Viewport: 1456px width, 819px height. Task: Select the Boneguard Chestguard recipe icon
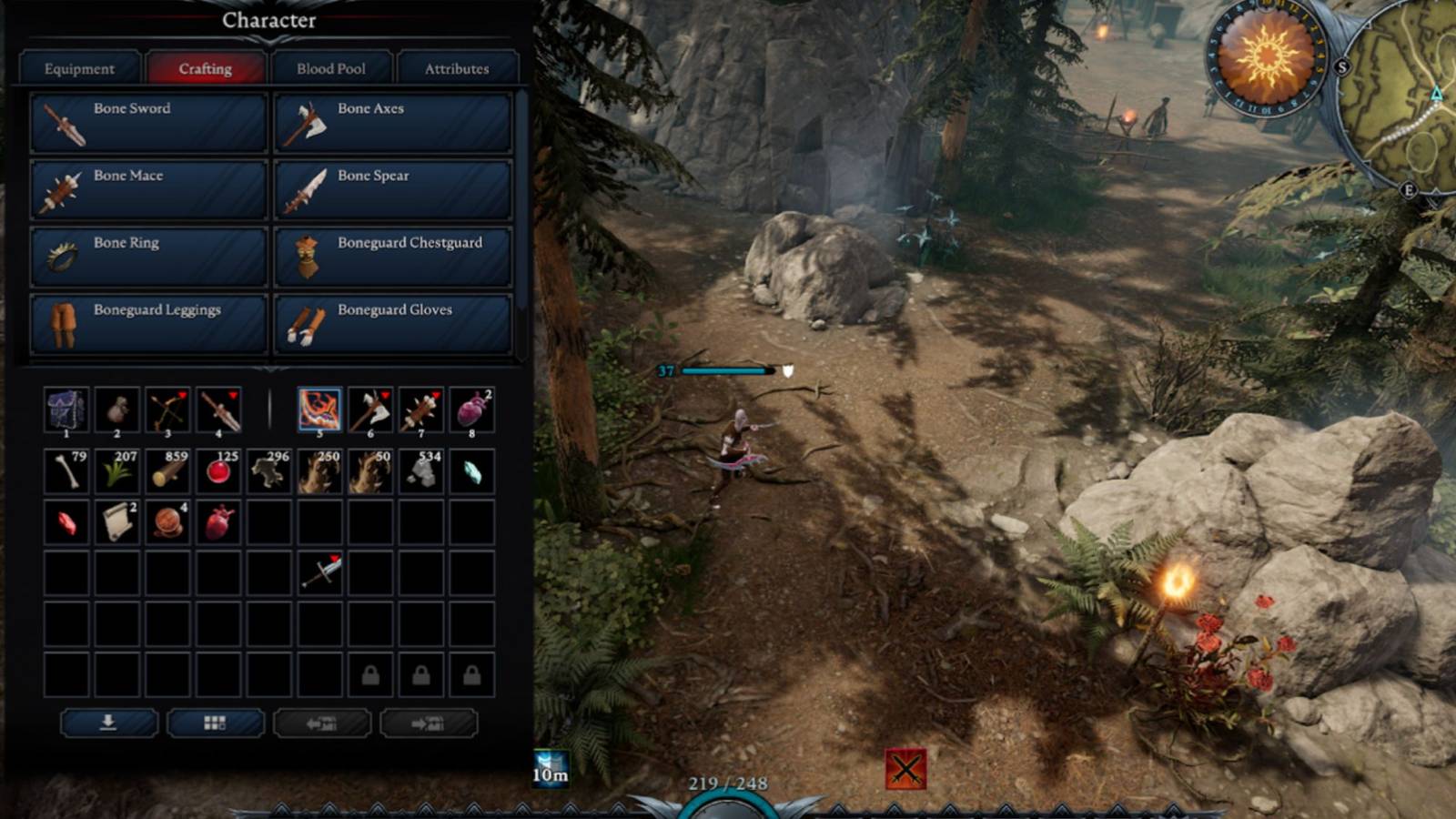click(307, 256)
